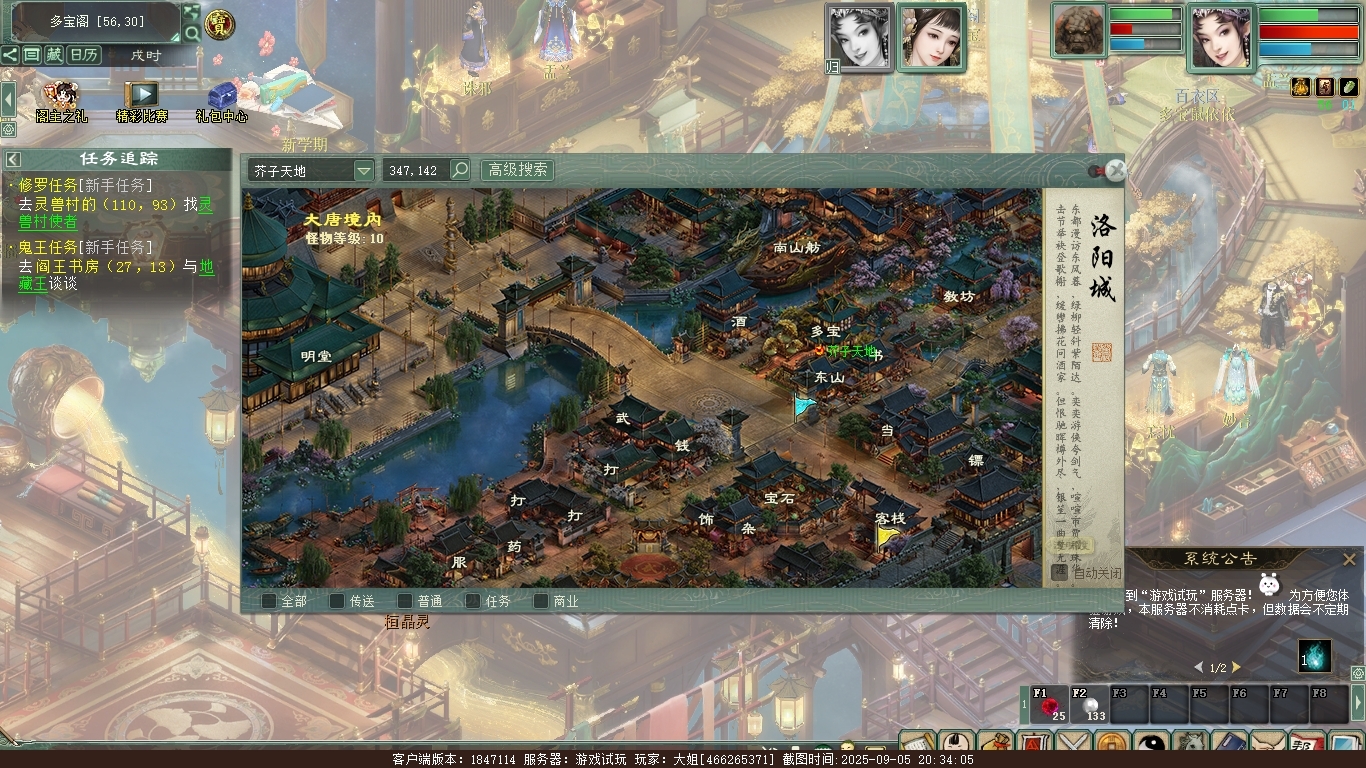
Task: Open the 礼包中心 gift center chest
Action: (221, 97)
